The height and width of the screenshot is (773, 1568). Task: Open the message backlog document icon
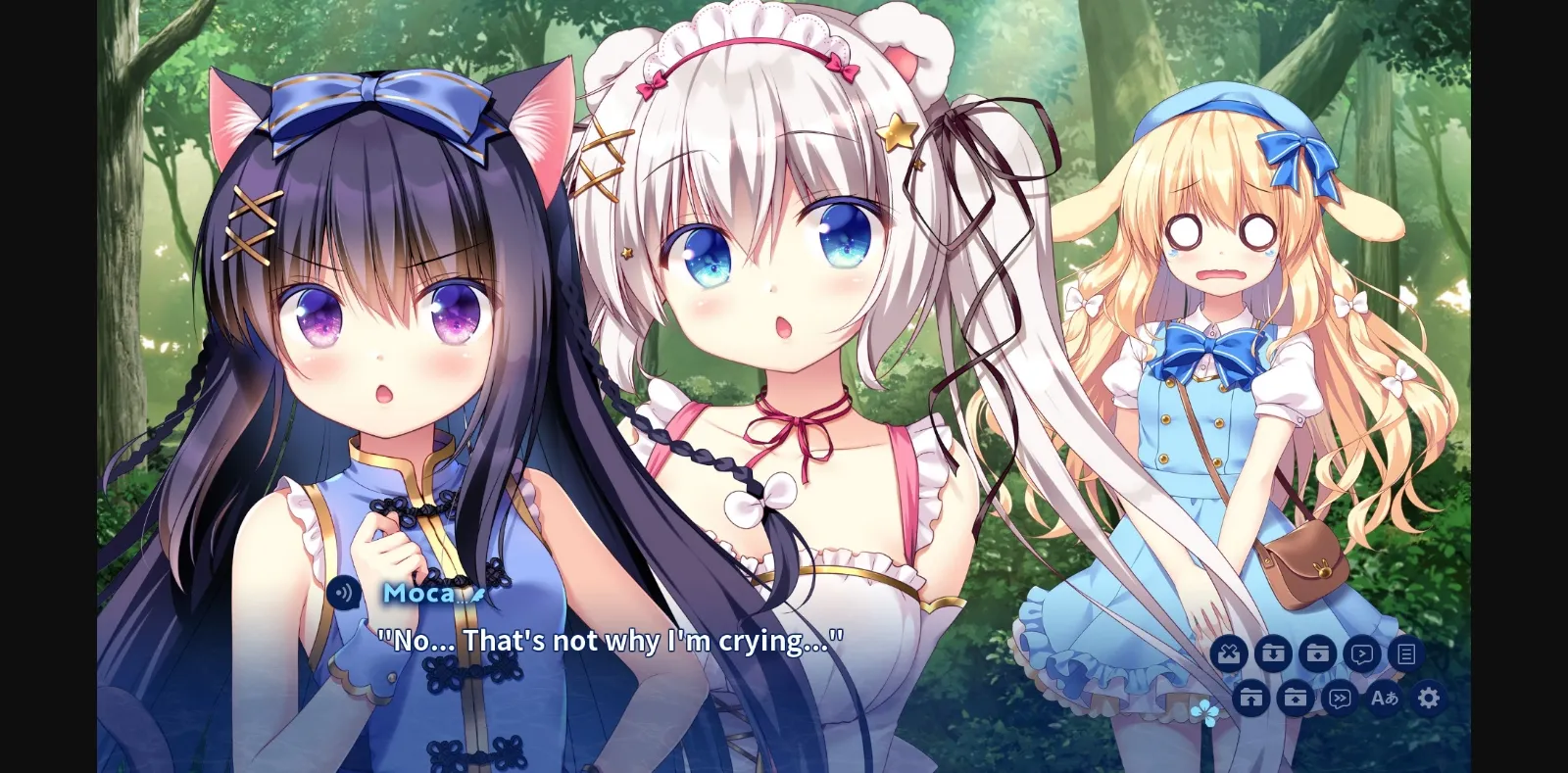pos(1405,654)
